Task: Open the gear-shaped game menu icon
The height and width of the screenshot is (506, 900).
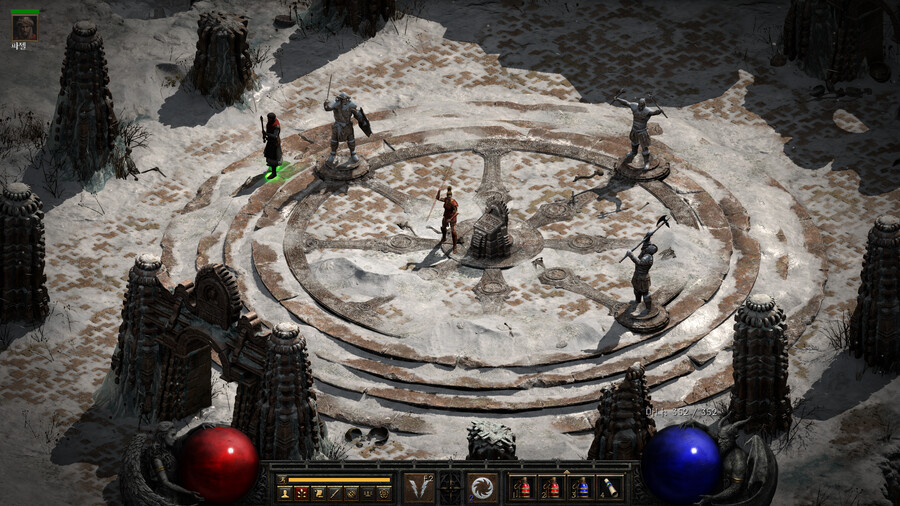Action: point(384,493)
